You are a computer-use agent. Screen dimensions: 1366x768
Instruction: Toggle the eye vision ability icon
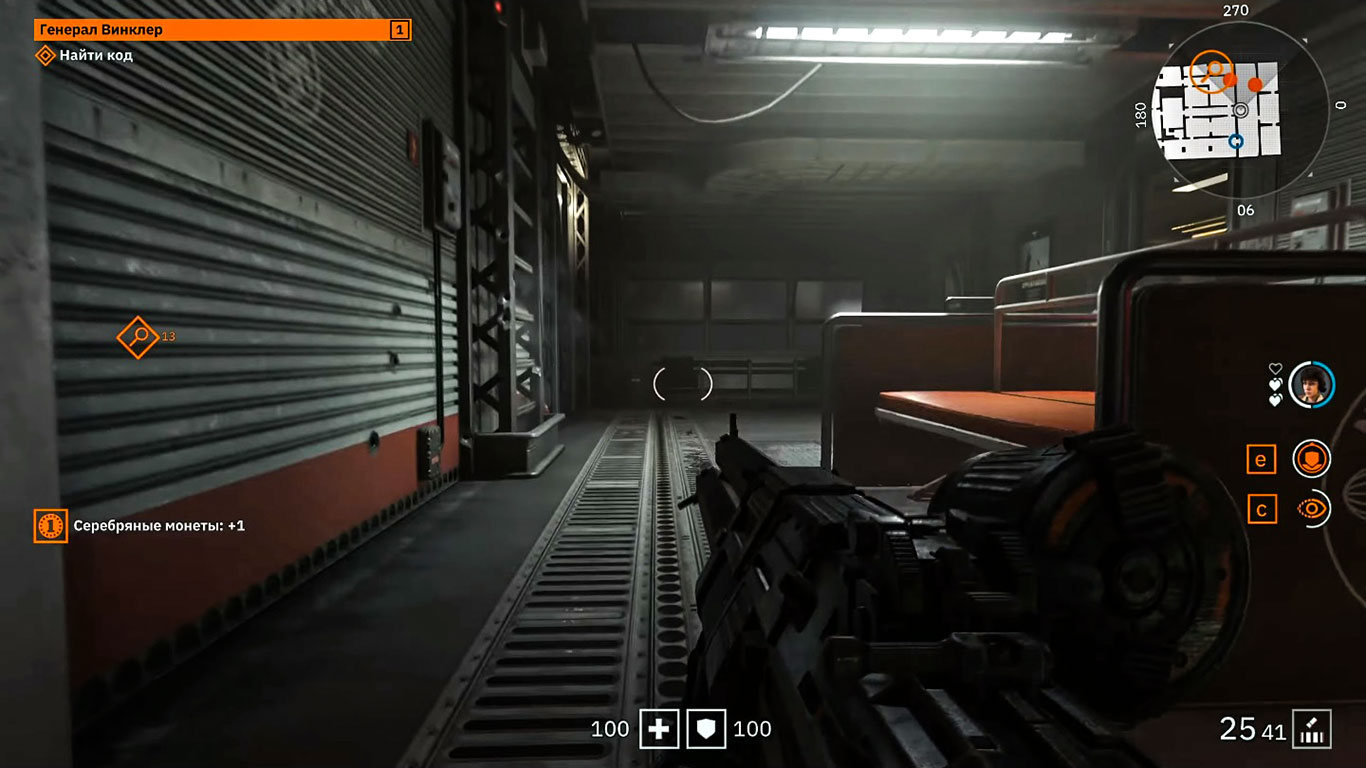(1311, 509)
